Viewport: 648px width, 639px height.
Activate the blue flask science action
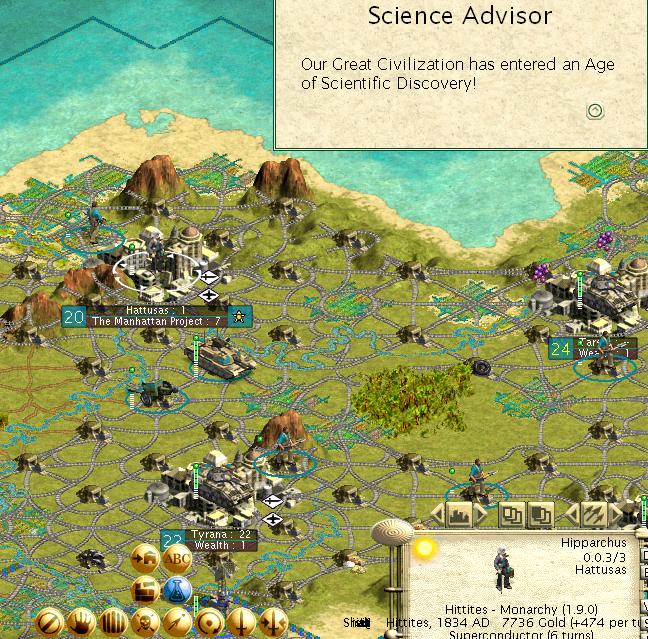177,590
